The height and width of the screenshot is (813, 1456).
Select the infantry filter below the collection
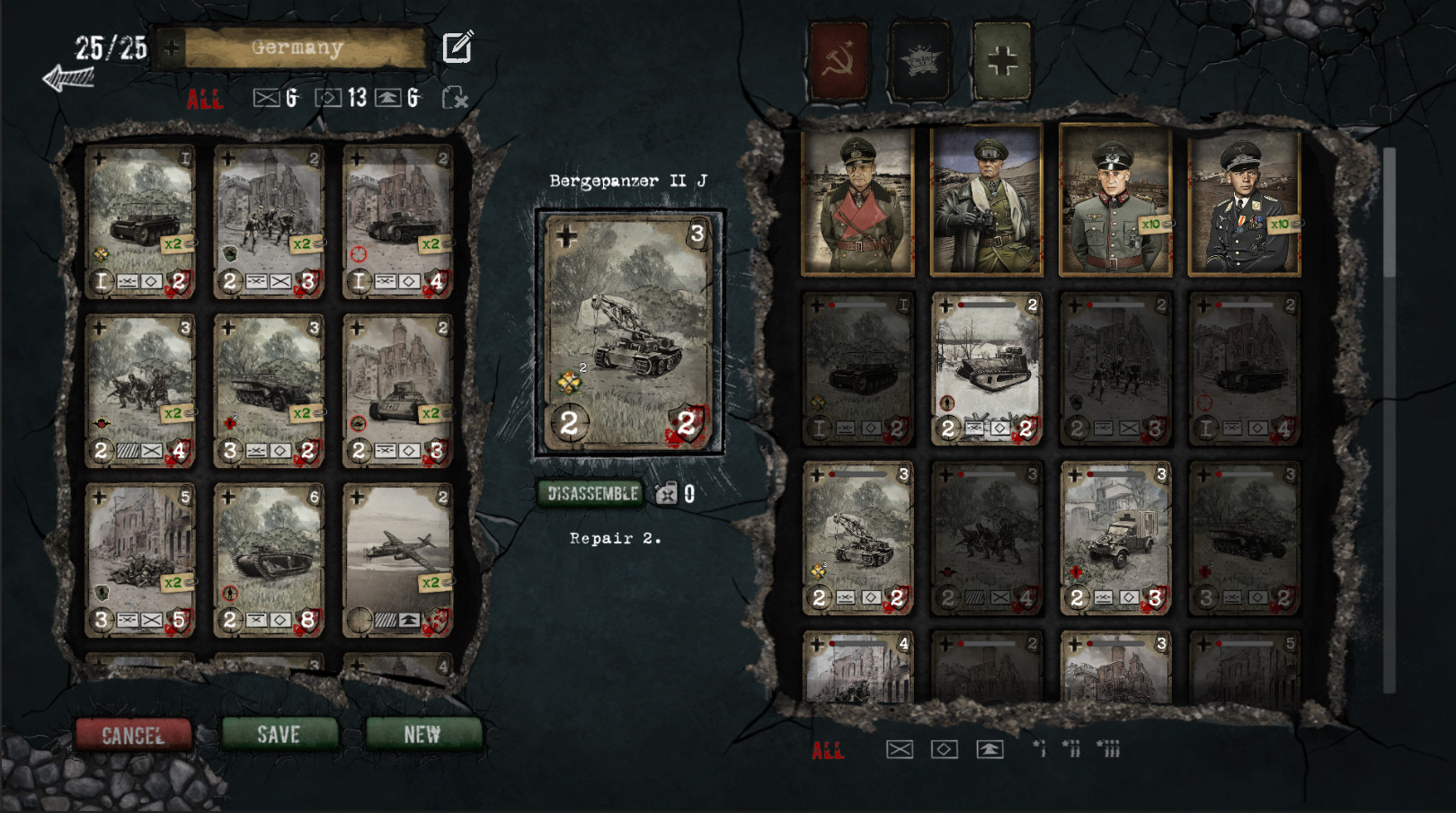tap(901, 747)
